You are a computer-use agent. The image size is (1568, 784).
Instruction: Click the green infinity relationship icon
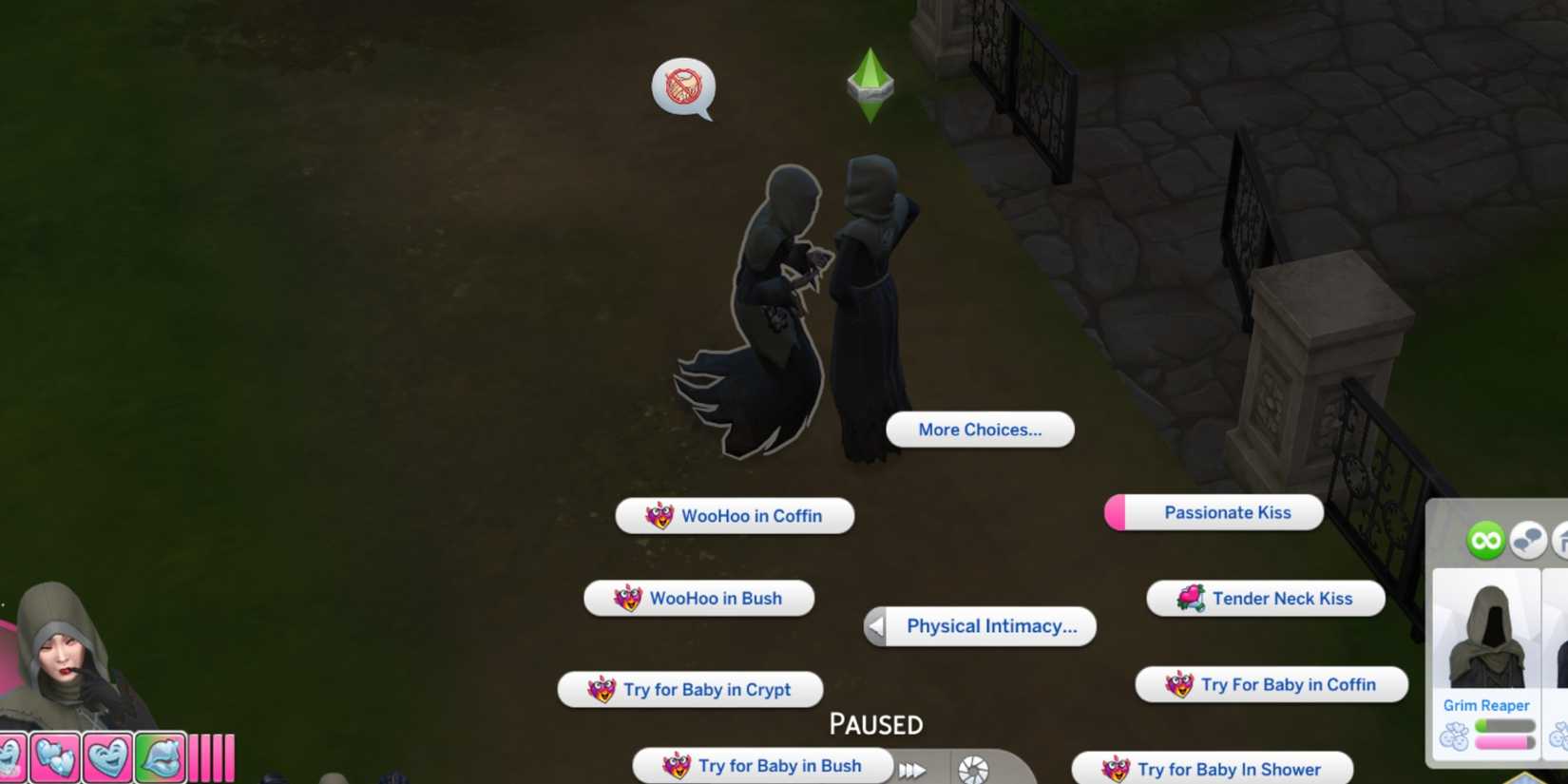click(1486, 542)
